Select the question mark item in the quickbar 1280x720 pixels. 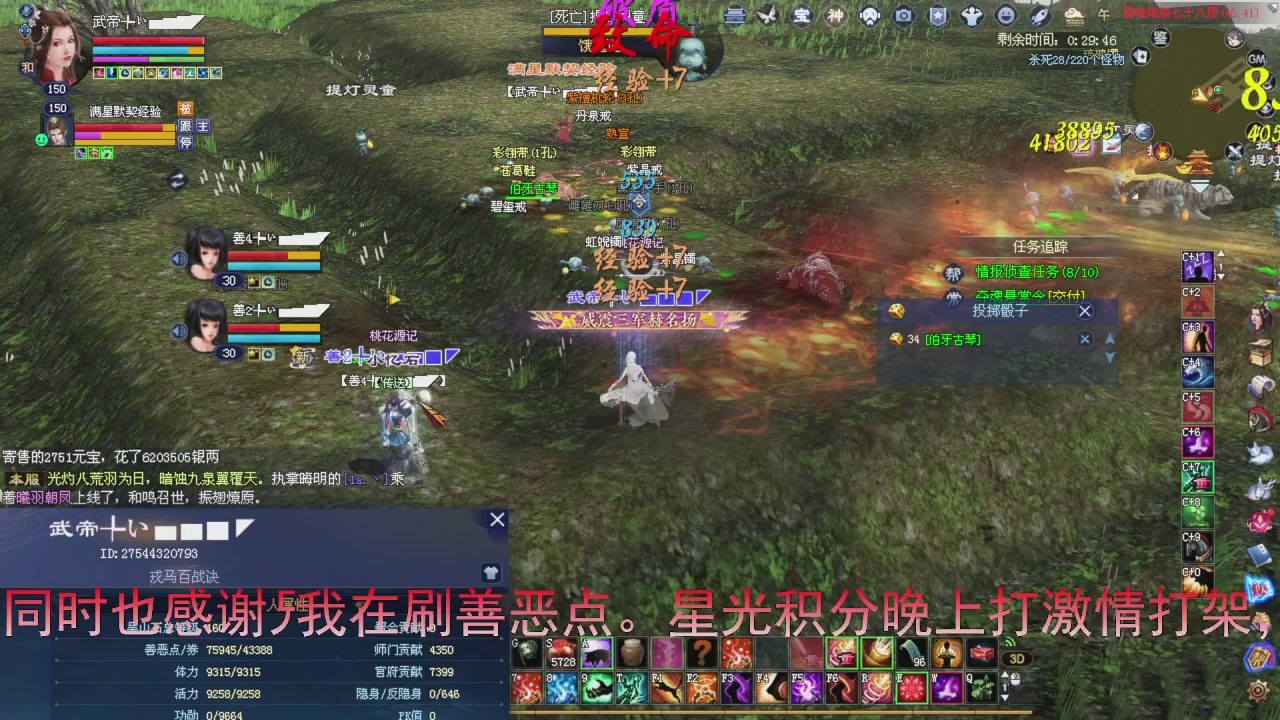(700, 651)
